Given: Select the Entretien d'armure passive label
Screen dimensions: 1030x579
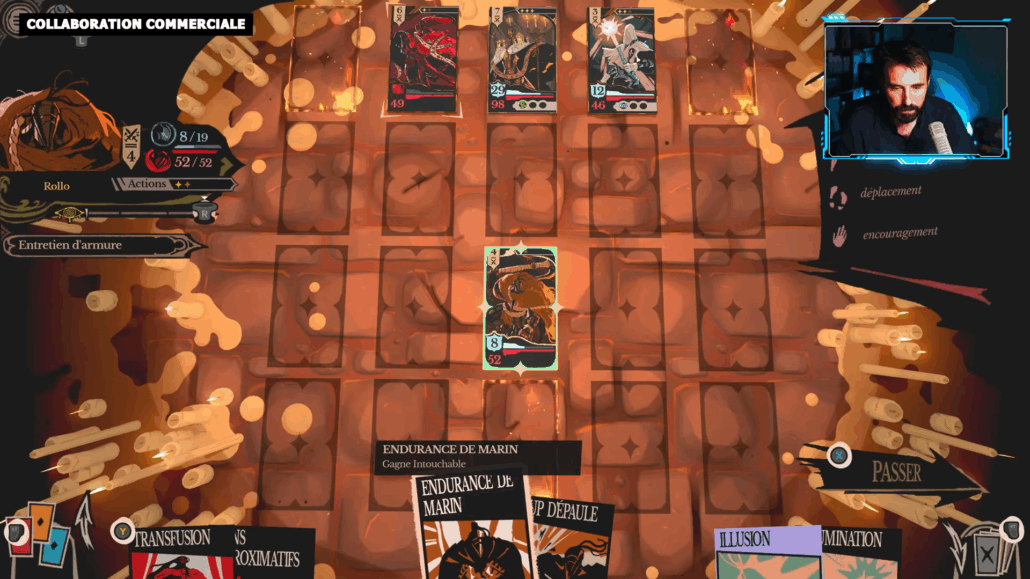Looking at the screenshot, I should click(90, 245).
